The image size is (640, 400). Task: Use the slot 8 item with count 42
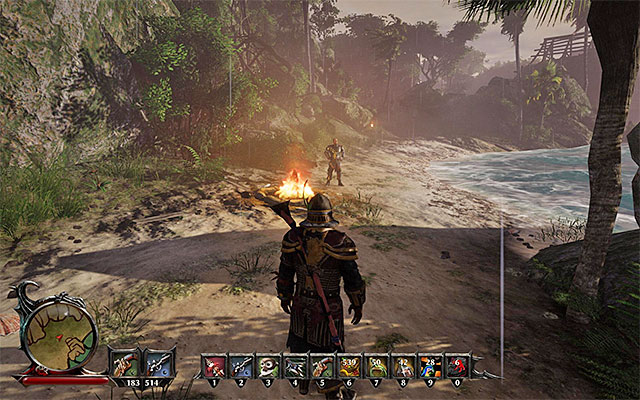[403, 366]
